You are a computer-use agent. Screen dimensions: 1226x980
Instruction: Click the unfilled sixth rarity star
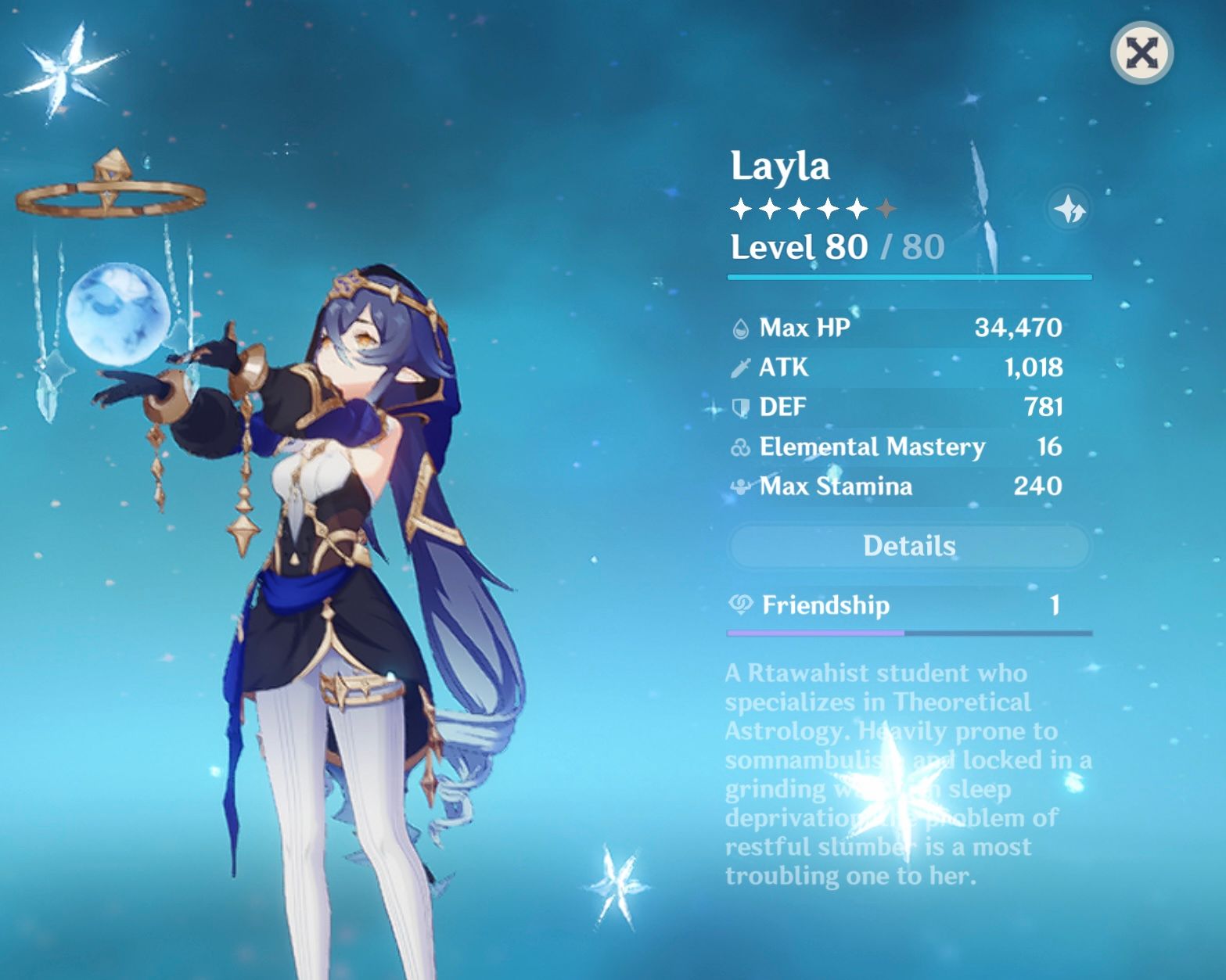[x=888, y=209]
